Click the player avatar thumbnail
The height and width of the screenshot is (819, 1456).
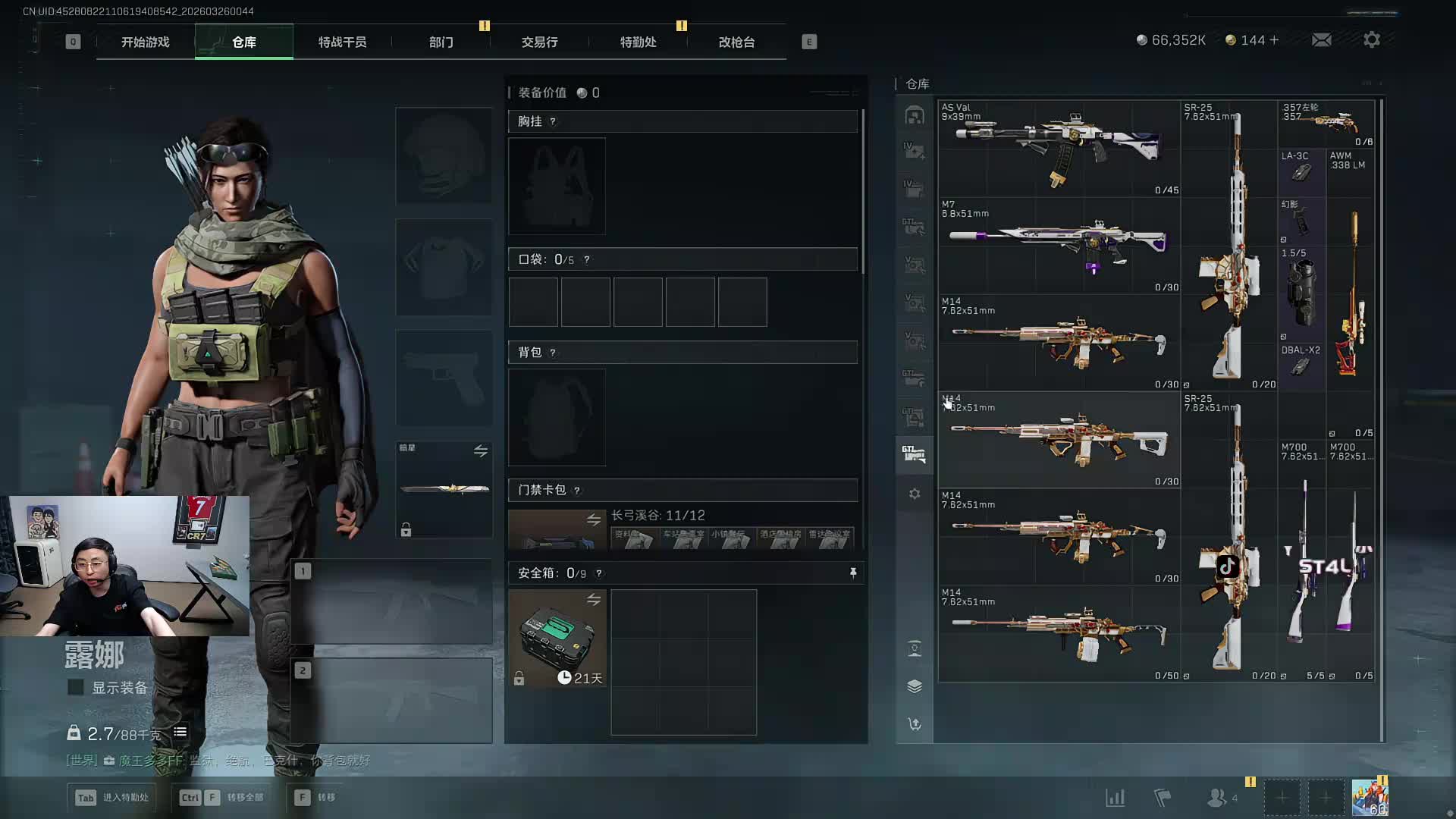(x=1370, y=798)
